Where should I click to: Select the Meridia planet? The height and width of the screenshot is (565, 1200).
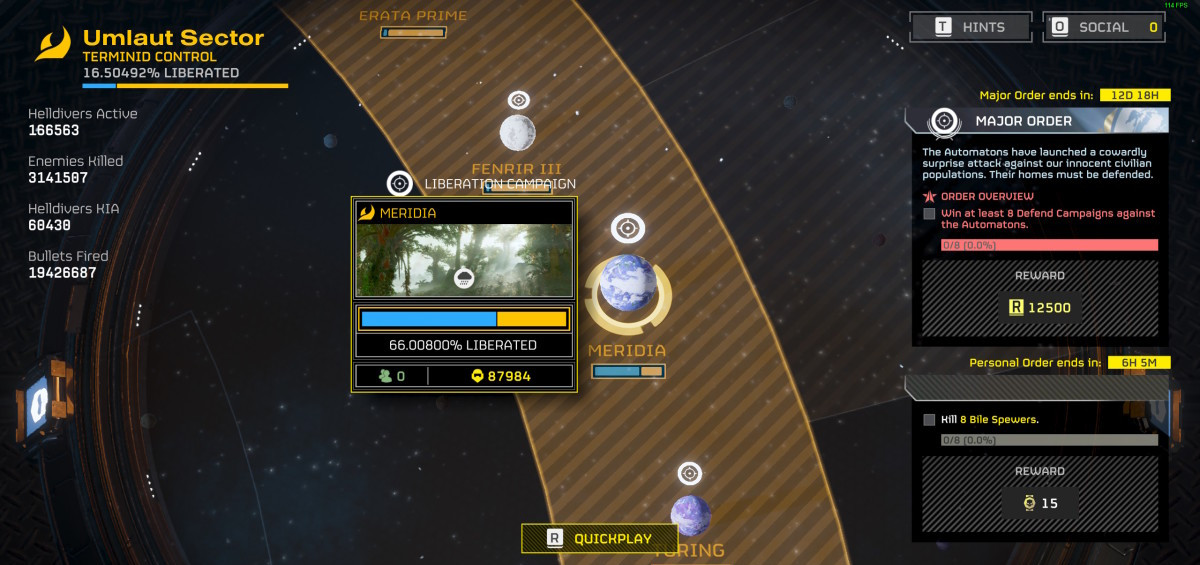628,284
